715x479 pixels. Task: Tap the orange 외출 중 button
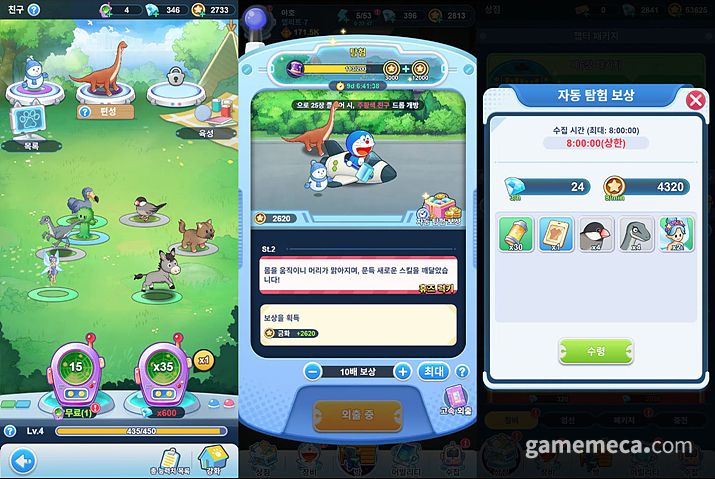click(357, 414)
